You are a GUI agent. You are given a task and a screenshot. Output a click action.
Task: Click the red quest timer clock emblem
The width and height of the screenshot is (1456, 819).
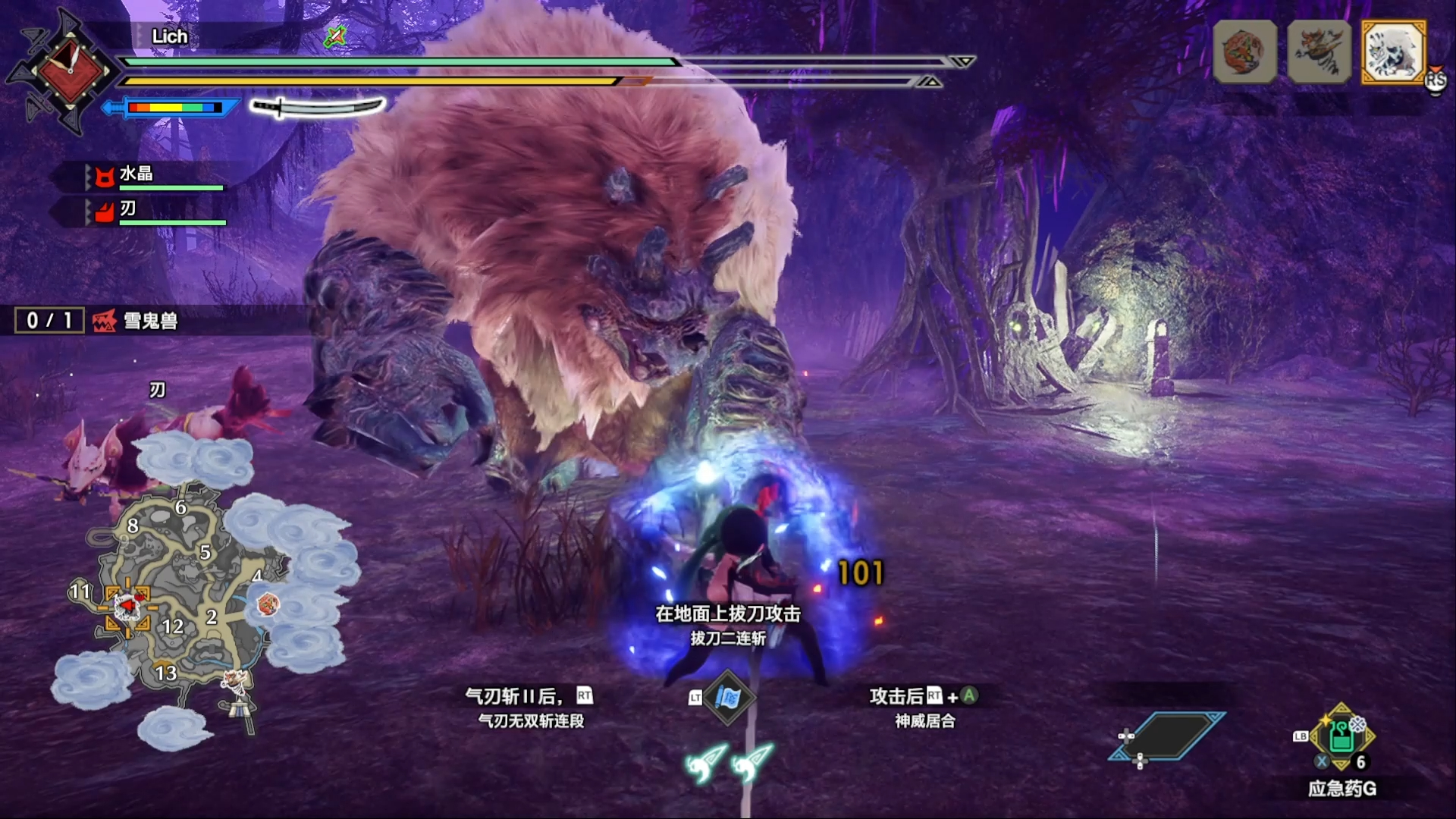[69, 72]
